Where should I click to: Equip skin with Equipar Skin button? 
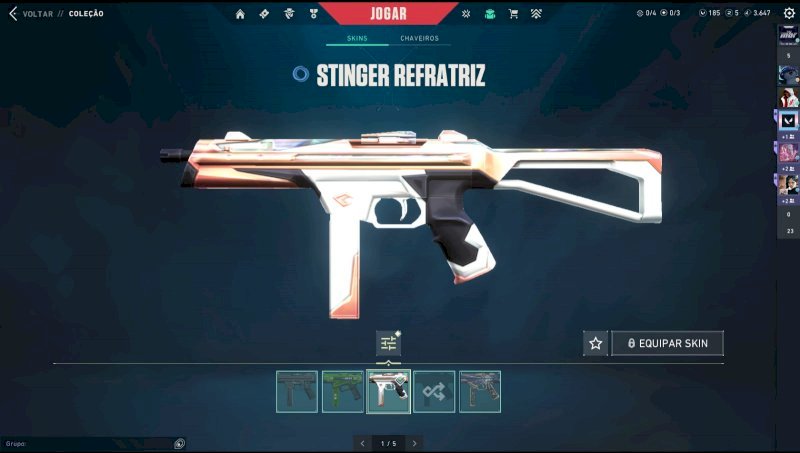coord(667,343)
